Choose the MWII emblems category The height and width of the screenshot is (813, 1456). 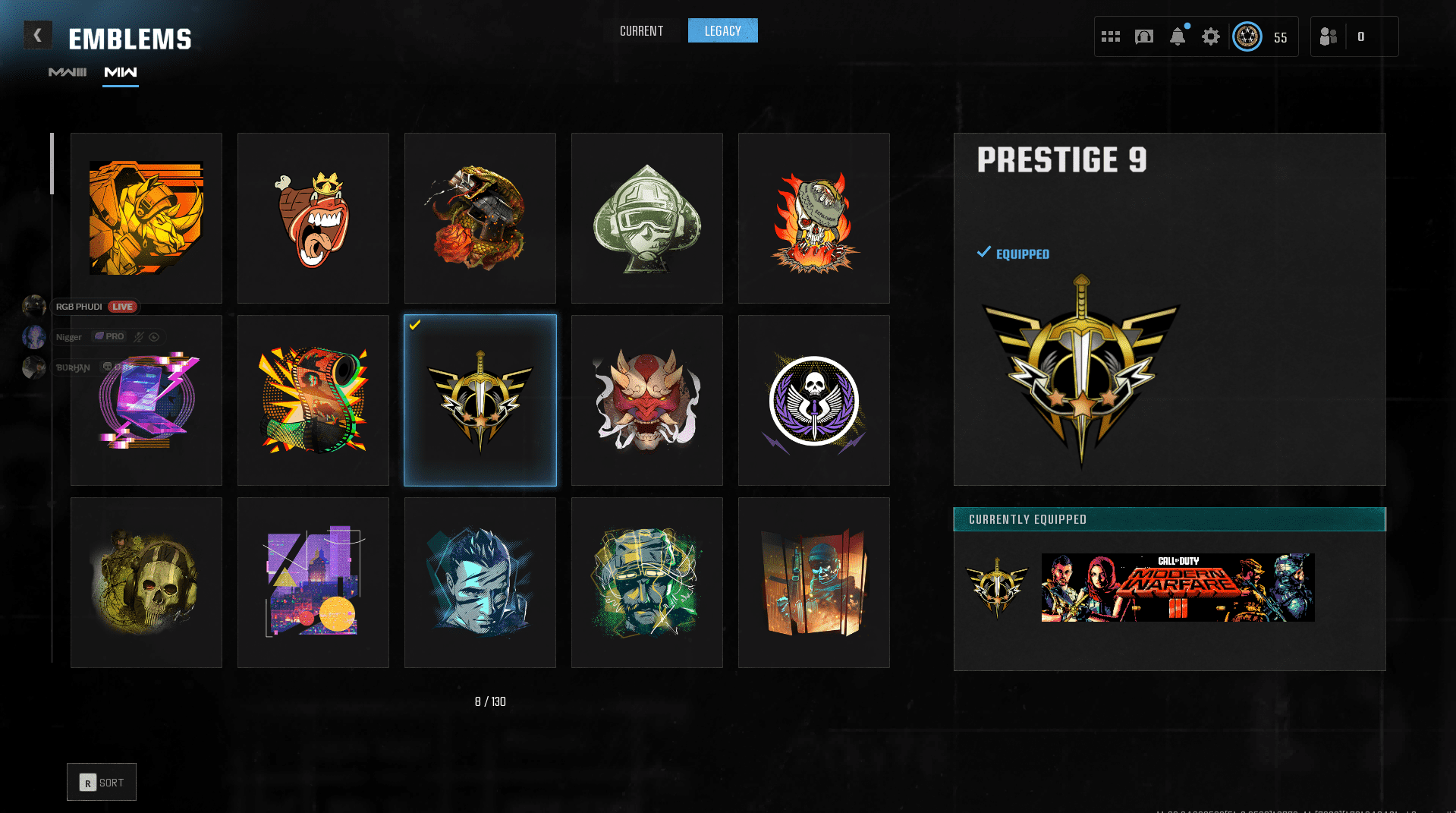click(121, 72)
